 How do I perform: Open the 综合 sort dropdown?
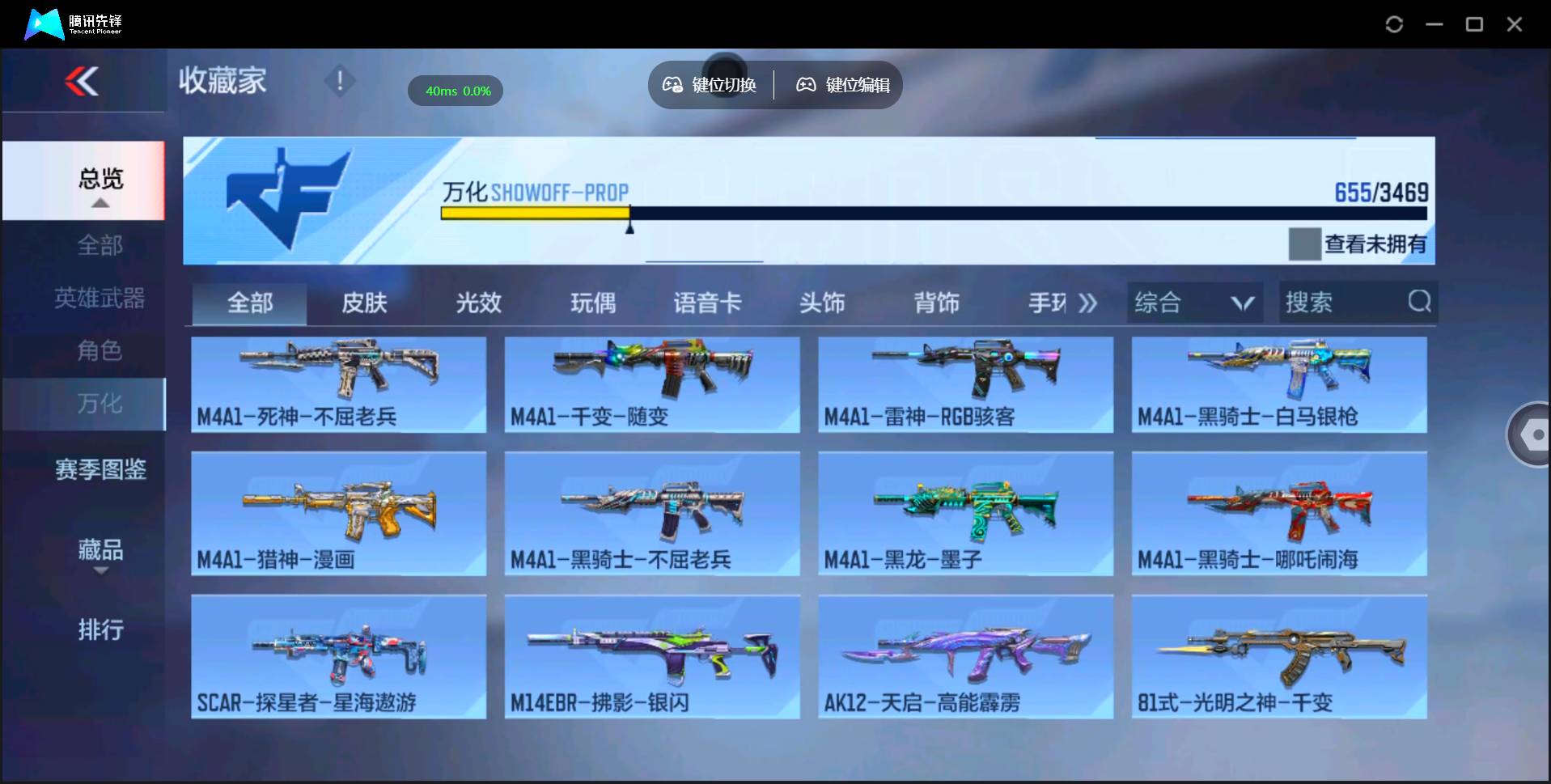1193,302
